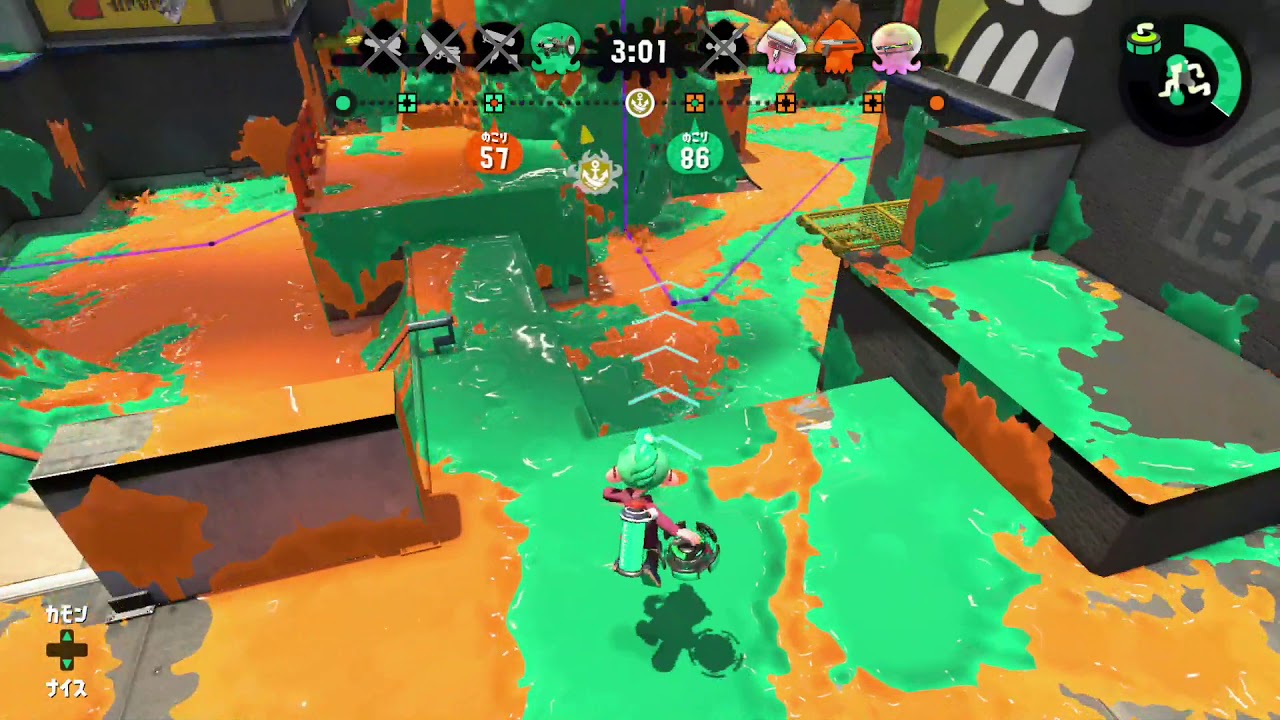Select the orange team spawn dot marker
The height and width of the screenshot is (720, 1280).
pyautogui.click(x=936, y=101)
